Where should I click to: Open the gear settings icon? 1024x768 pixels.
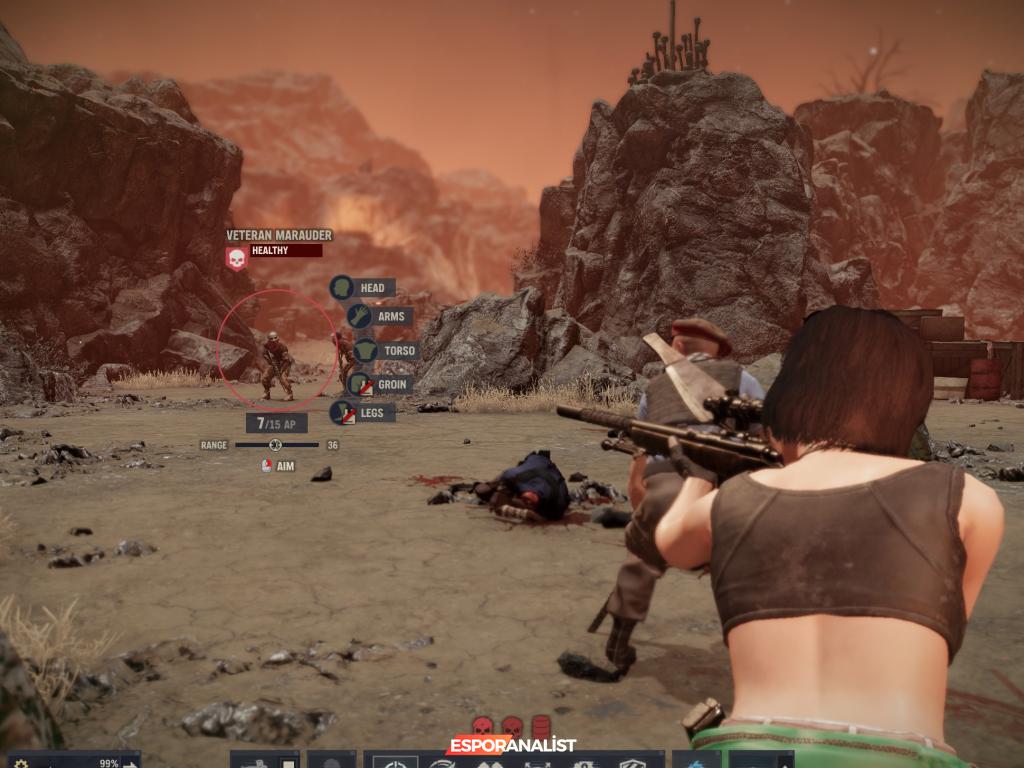click(22, 764)
